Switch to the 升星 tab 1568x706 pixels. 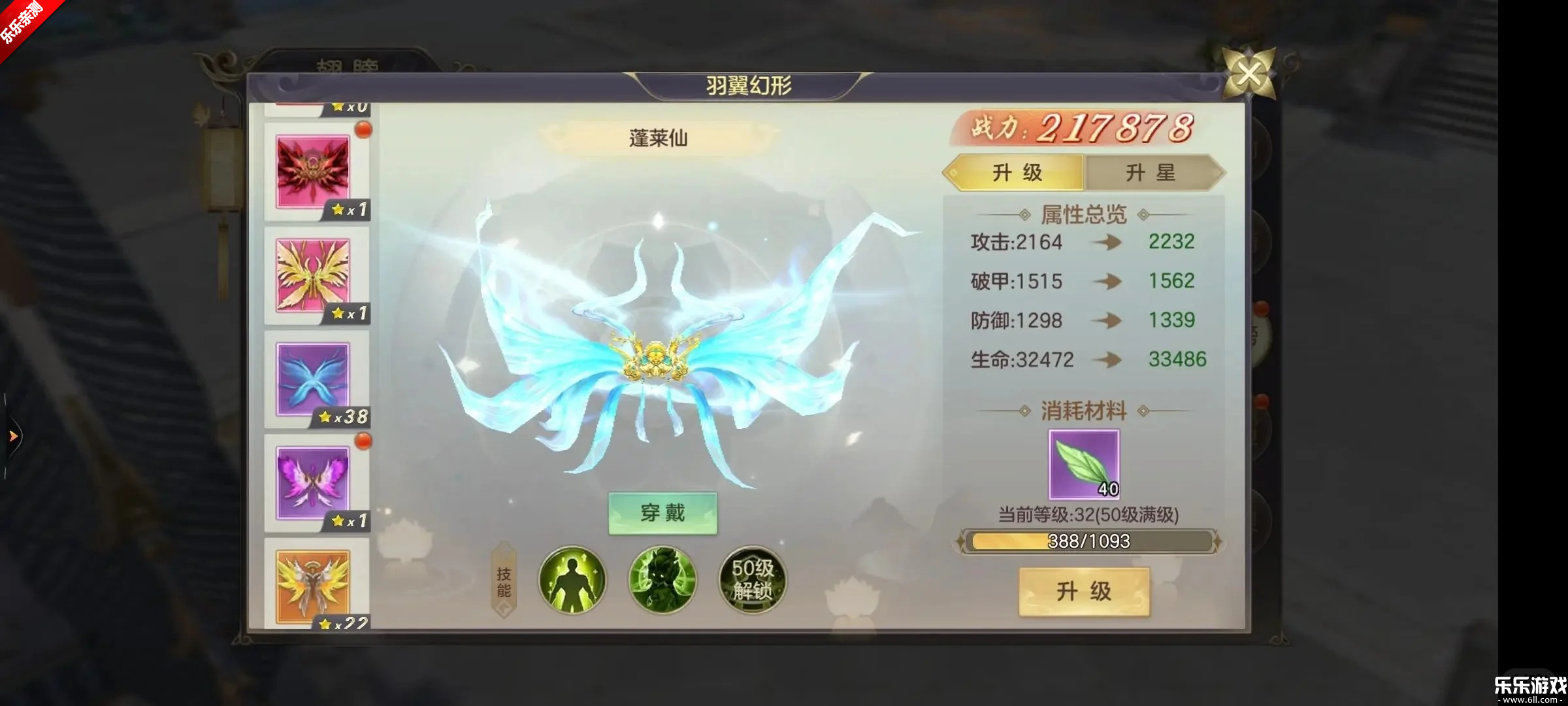1154,173
